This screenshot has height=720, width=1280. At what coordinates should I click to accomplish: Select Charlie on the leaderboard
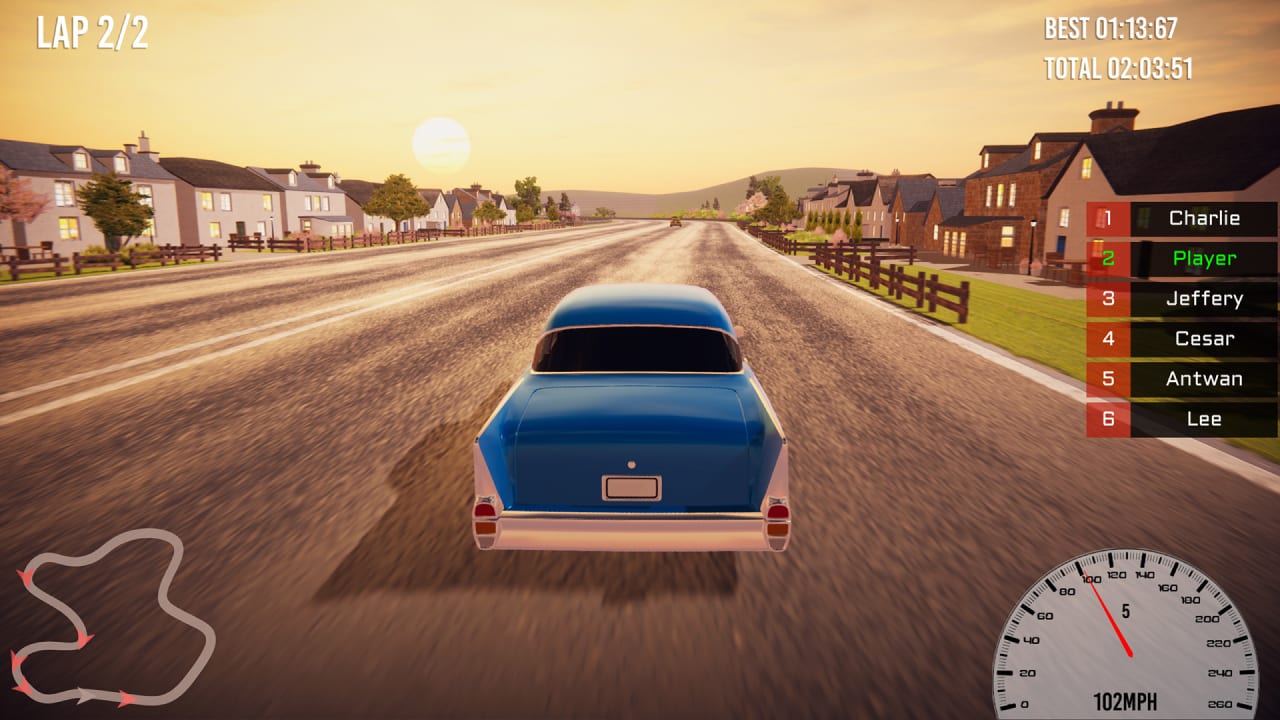point(1207,219)
